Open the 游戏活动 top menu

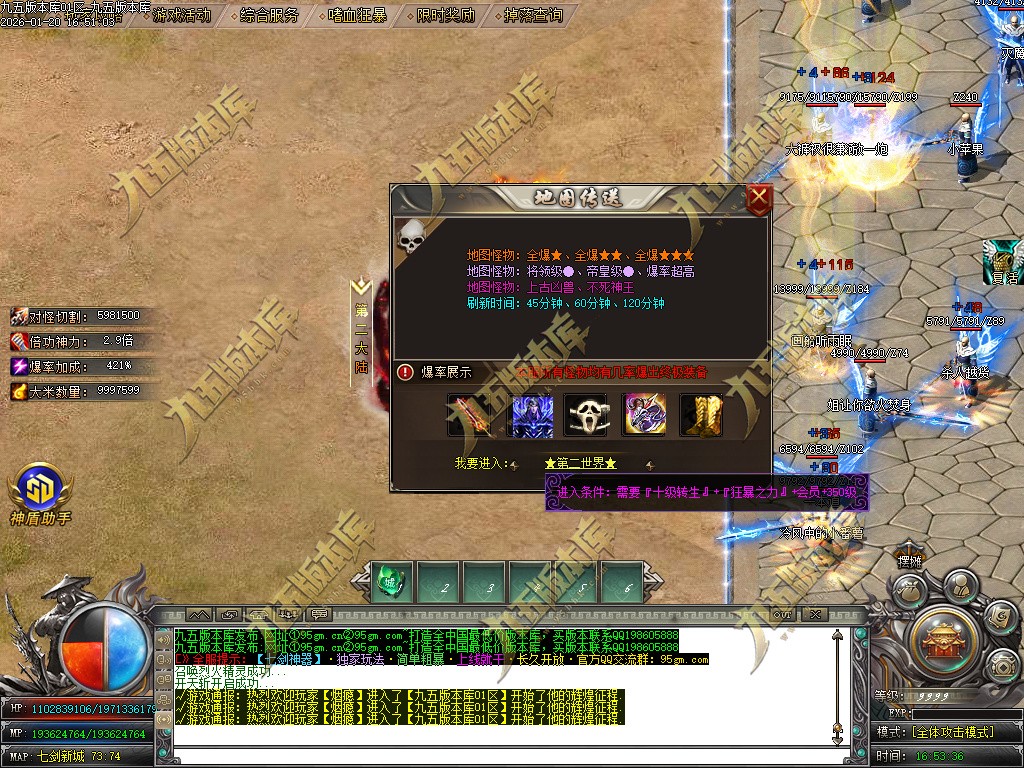click(x=182, y=15)
